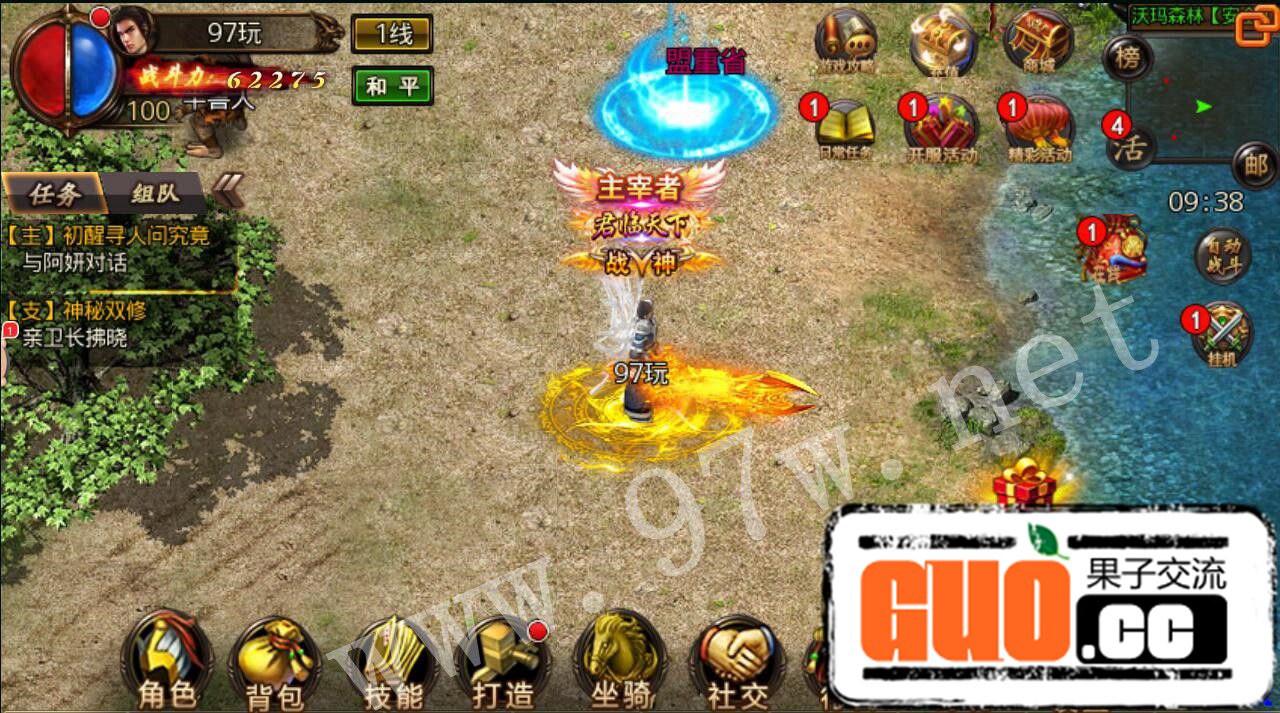Image resolution: width=1280 pixels, height=713 pixels.
Task: Collapse the quest panel with the arrow
Action: pyautogui.click(x=229, y=189)
